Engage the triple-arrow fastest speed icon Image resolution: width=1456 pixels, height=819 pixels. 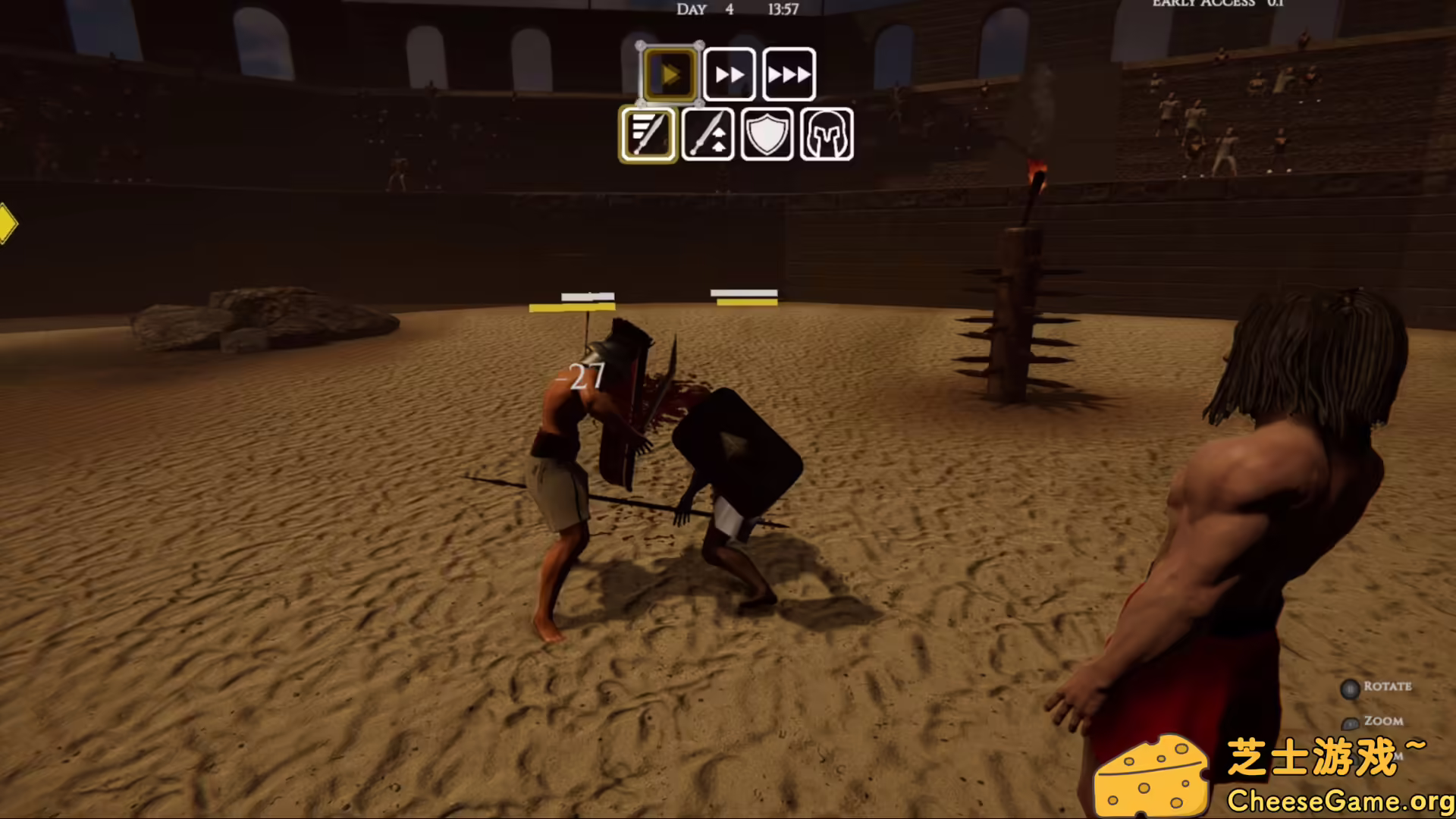coord(789,74)
